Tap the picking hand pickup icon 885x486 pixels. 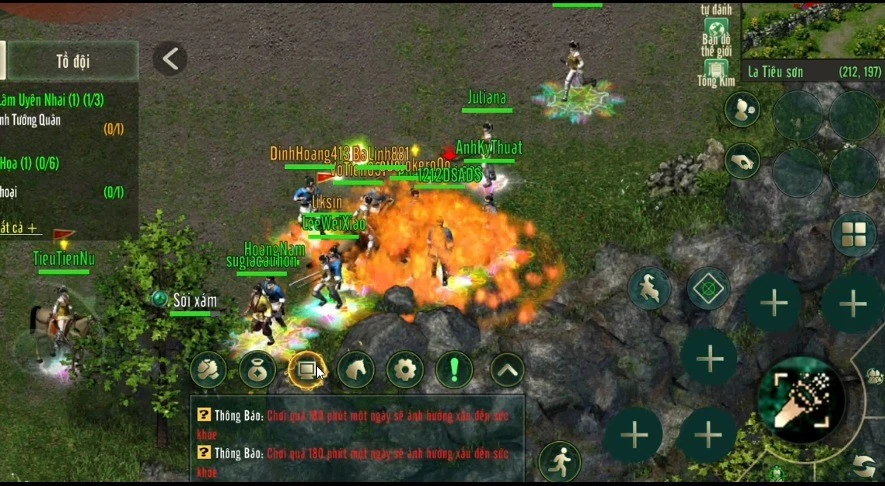point(742,160)
